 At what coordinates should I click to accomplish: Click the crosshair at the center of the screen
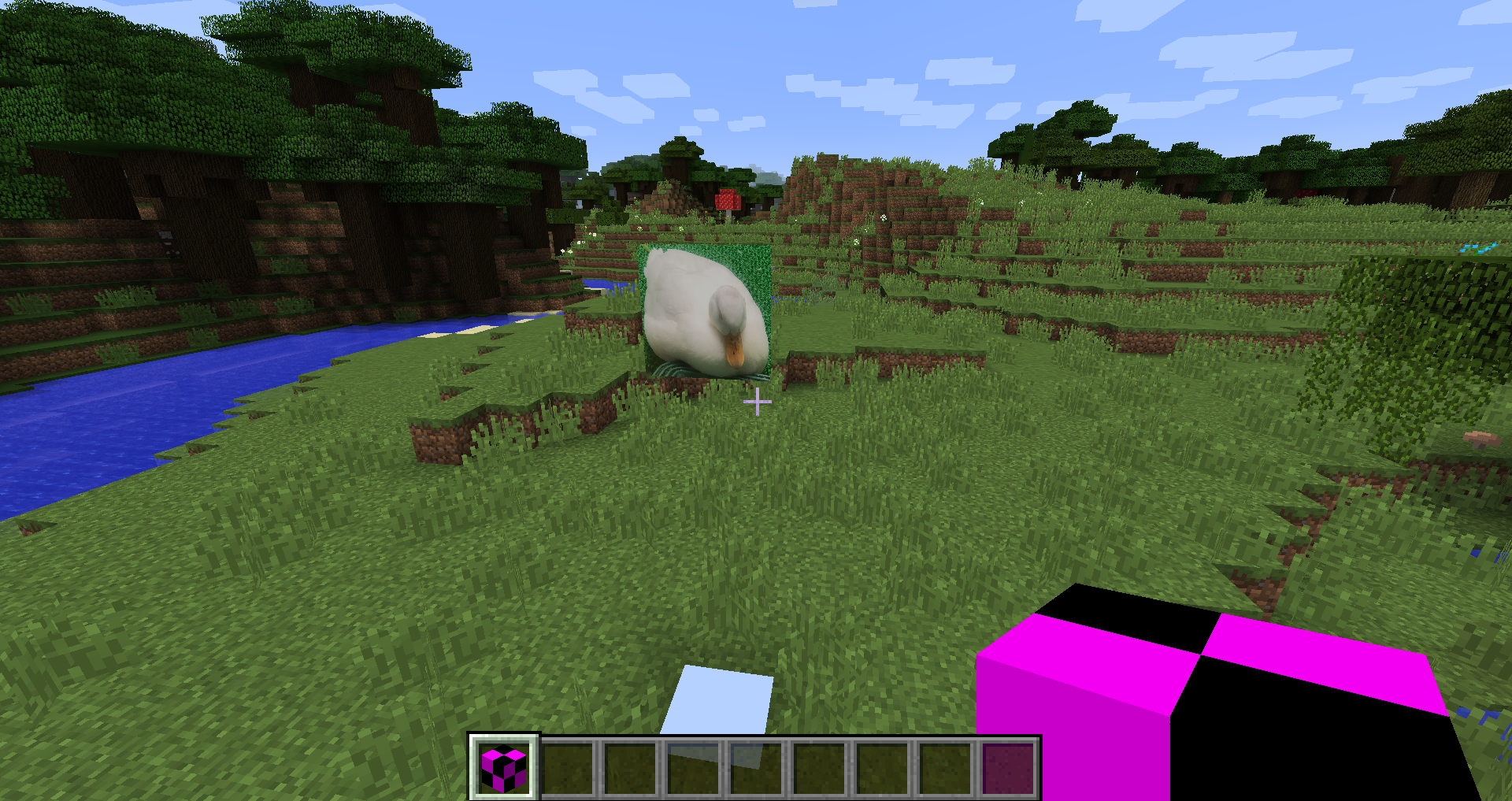coord(757,401)
